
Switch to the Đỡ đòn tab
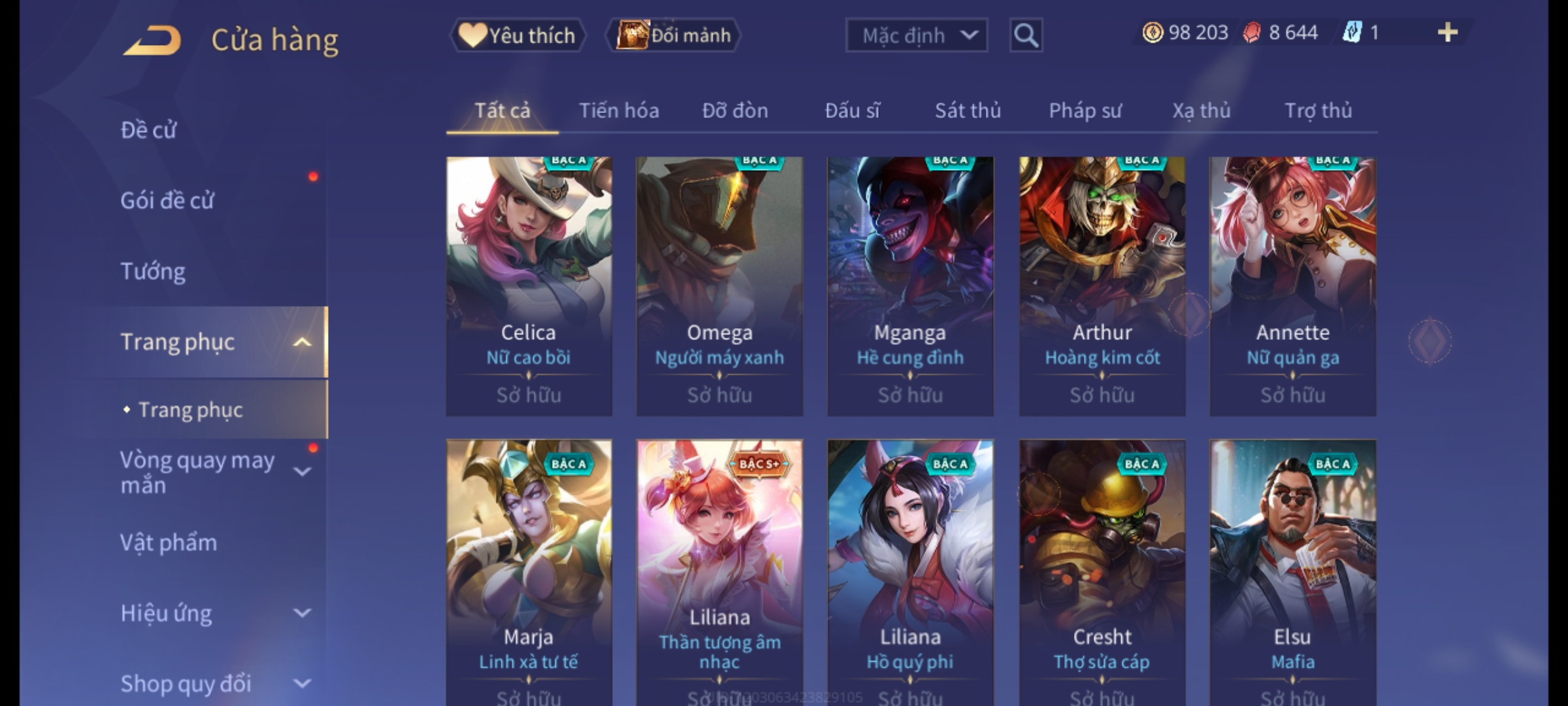tap(735, 110)
